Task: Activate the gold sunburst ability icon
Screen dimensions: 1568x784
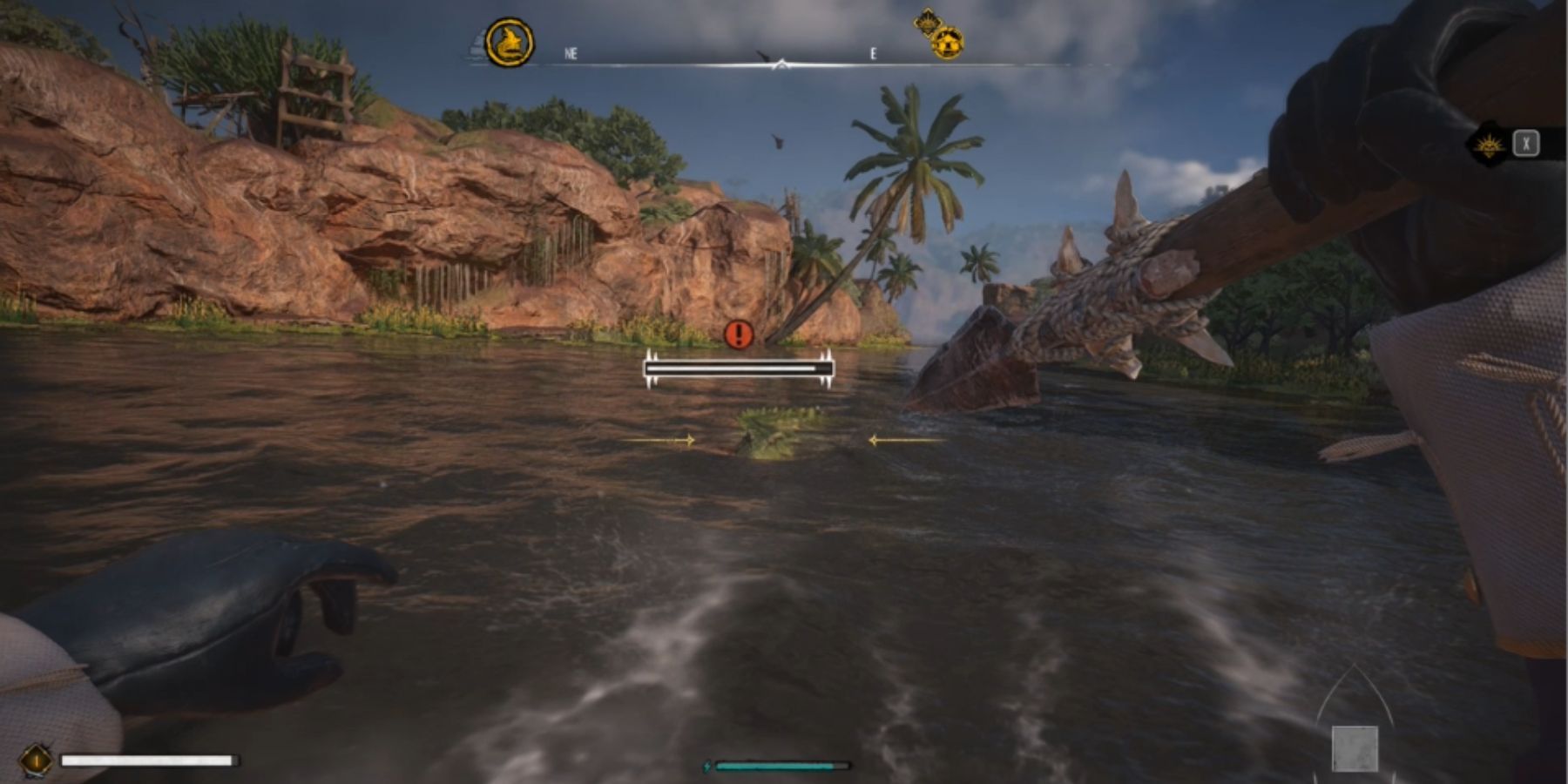Action: pyautogui.click(x=1488, y=145)
